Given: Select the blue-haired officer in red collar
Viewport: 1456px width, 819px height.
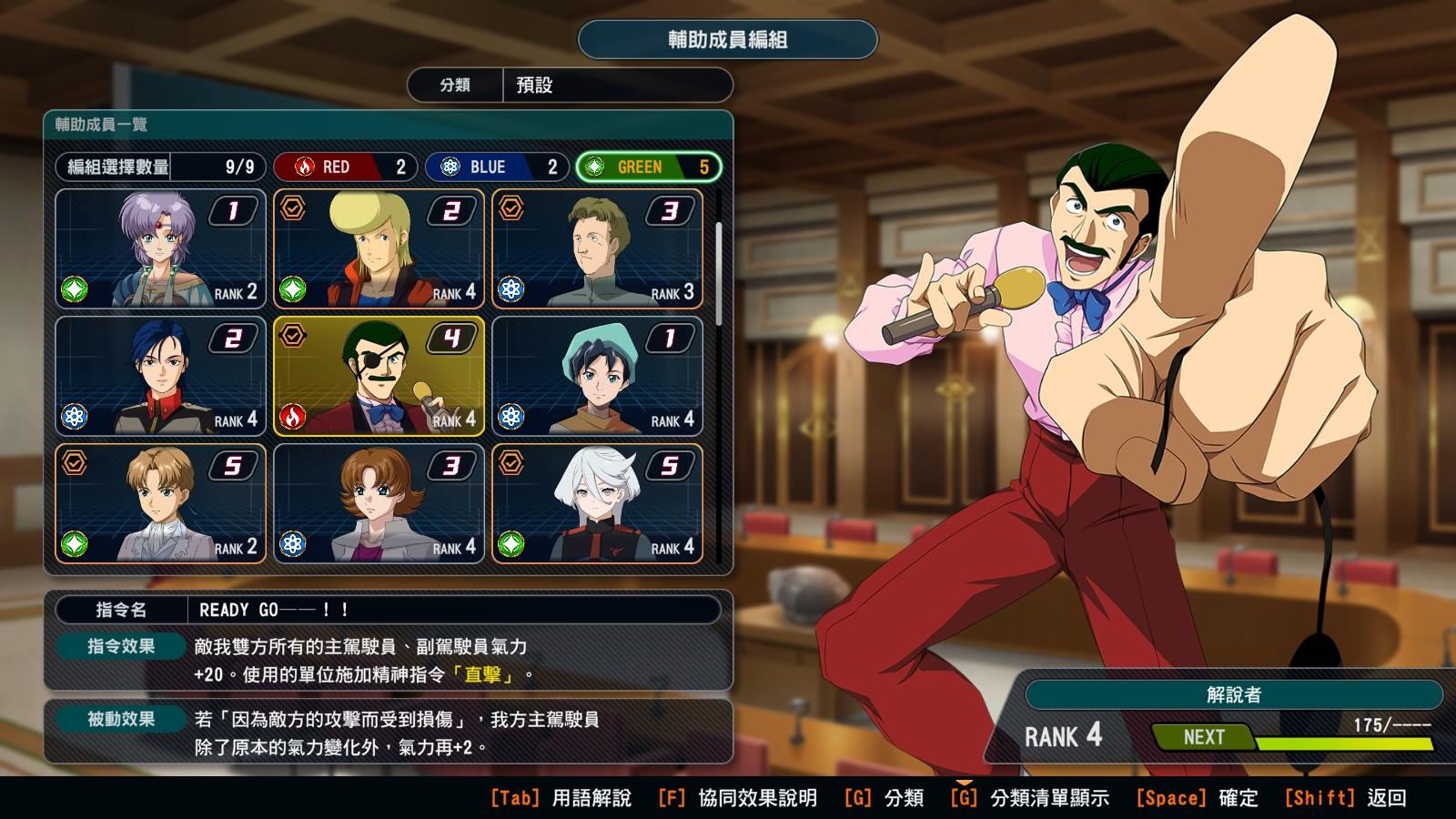Looking at the screenshot, I should pyautogui.click(x=161, y=377).
